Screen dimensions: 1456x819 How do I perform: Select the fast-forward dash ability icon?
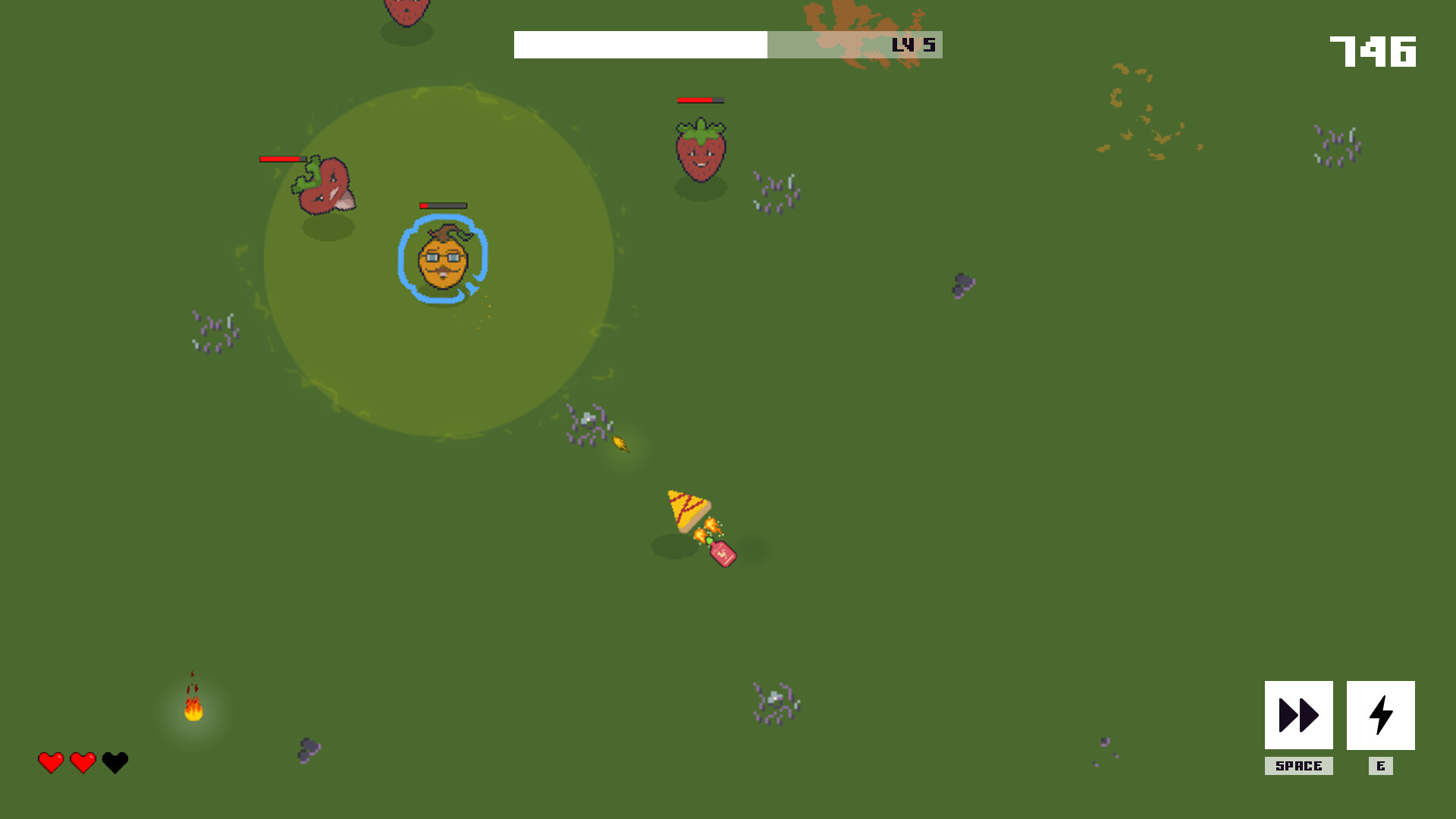(x=1298, y=714)
